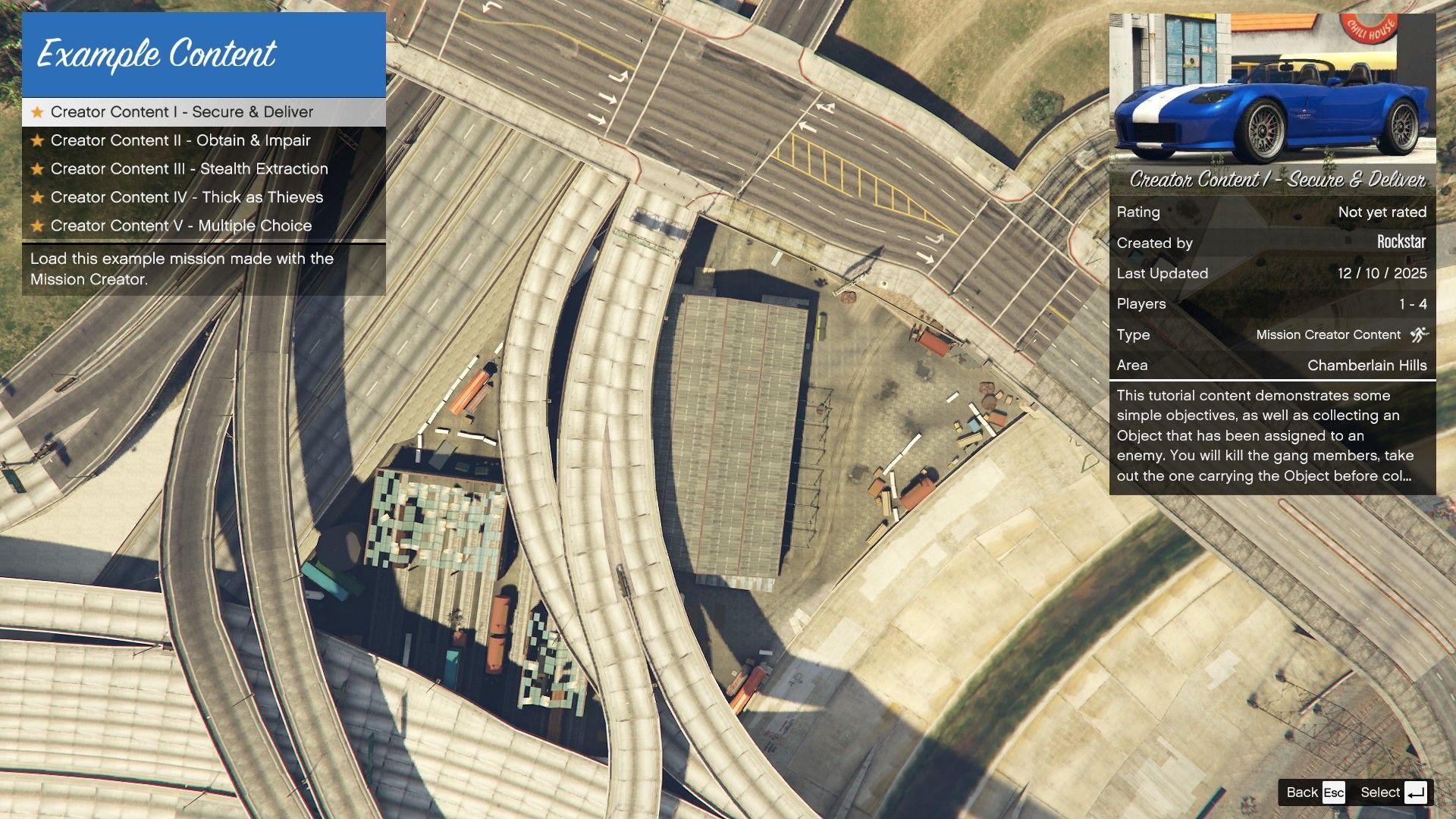The height and width of the screenshot is (819, 1456).
Task: Click the running-person icon next to Mission Creator Content
Action: click(1419, 334)
